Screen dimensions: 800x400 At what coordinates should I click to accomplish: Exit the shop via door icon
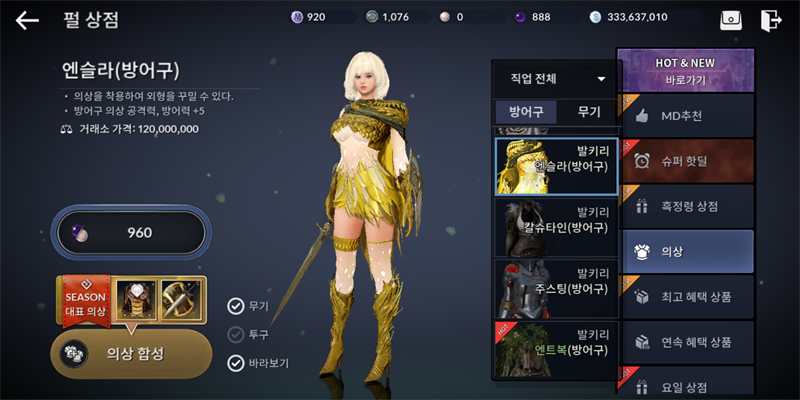click(770, 19)
